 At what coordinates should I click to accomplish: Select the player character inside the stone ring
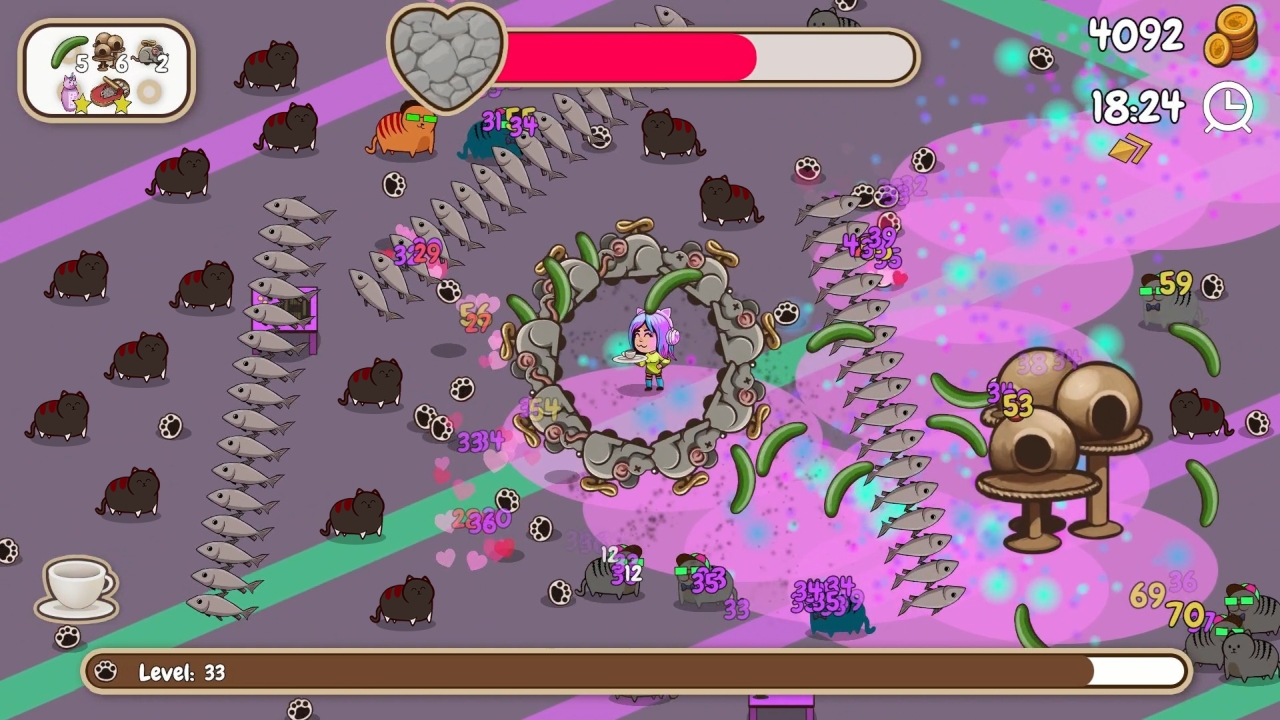pyautogui.click(x=648, y=348)
